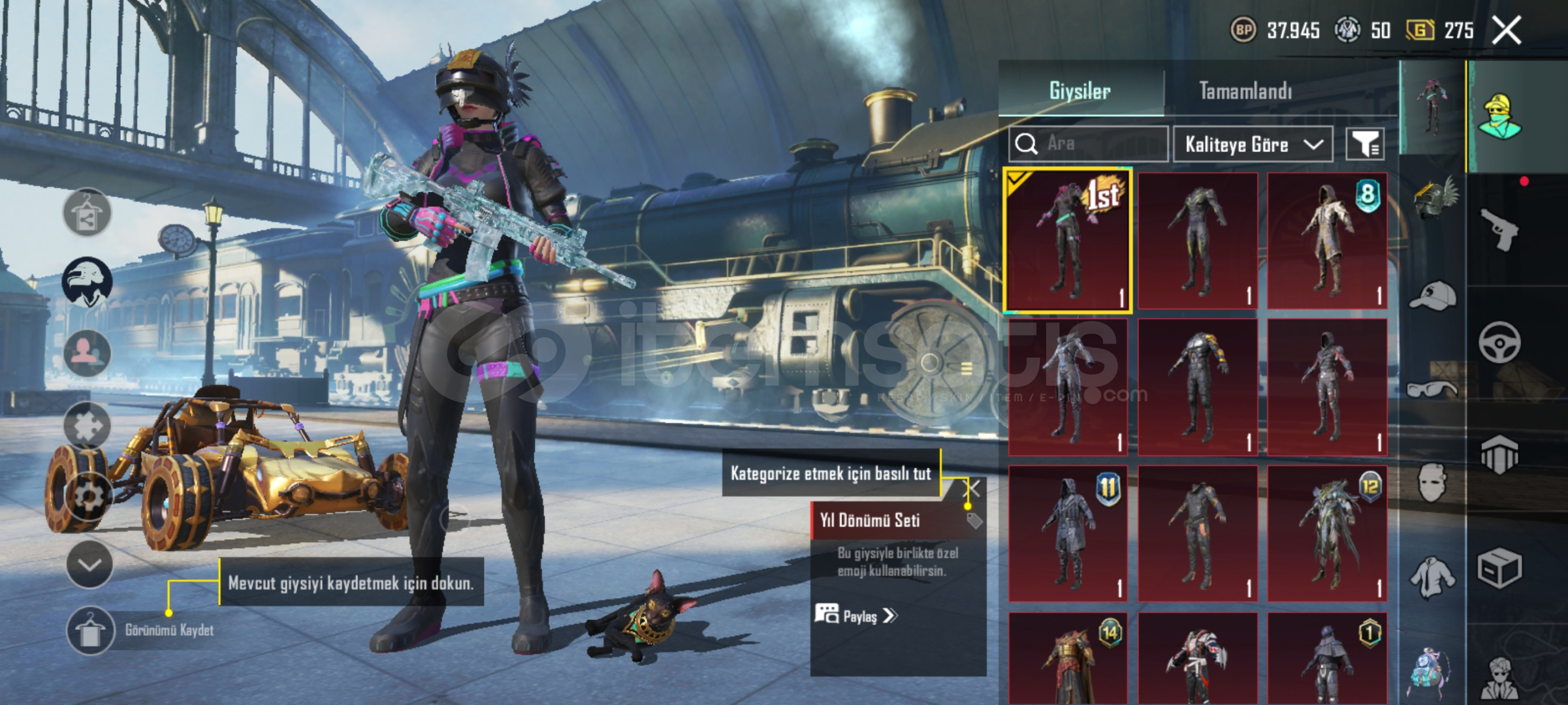Select the 1st anniversary outfit thumbnail
This screenshot has height=705, width=1568.
1068,240
